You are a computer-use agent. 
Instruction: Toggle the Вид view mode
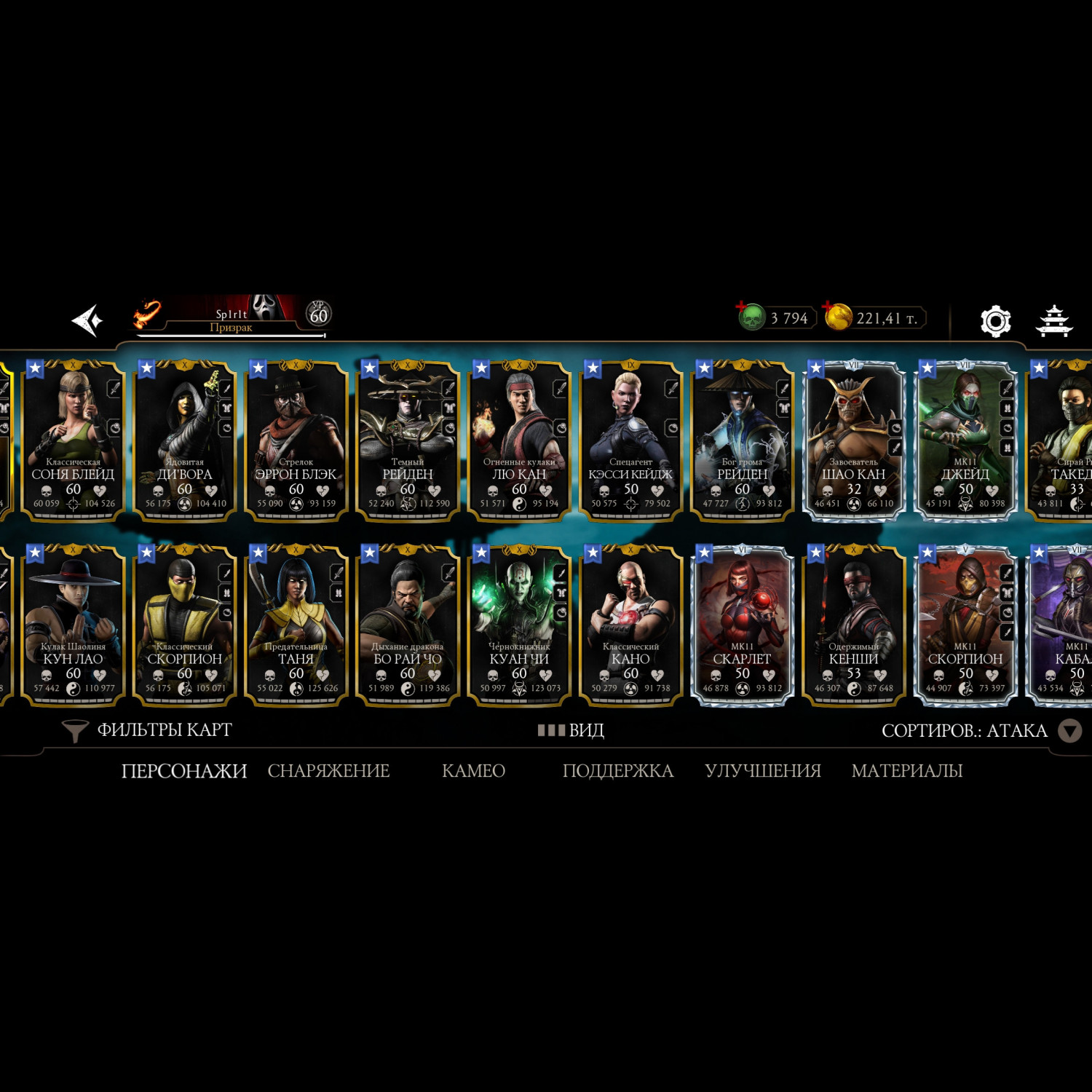(571, 730)
